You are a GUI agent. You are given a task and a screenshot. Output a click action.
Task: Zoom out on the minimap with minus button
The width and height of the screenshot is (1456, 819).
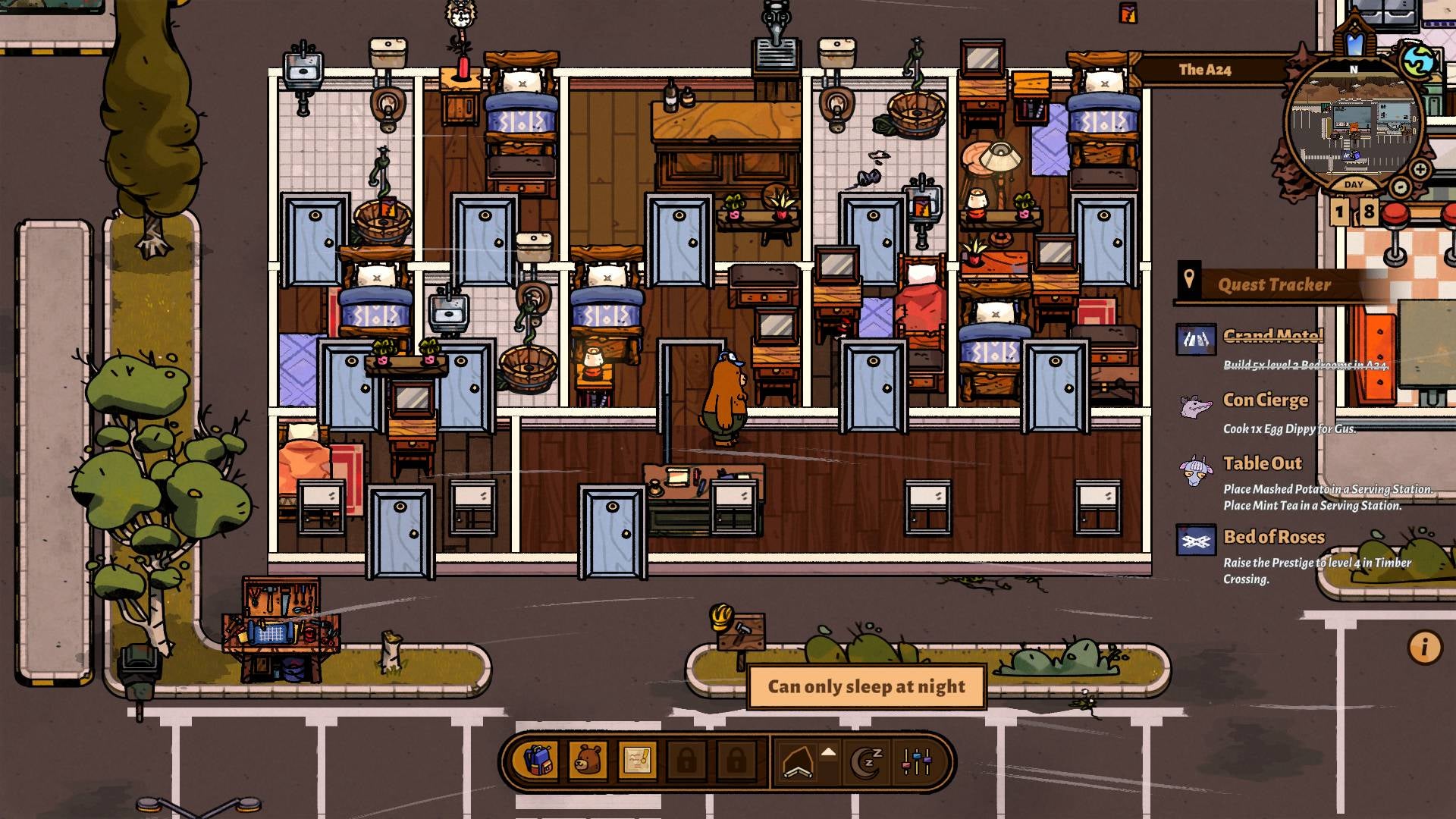tap(1400, 186)
